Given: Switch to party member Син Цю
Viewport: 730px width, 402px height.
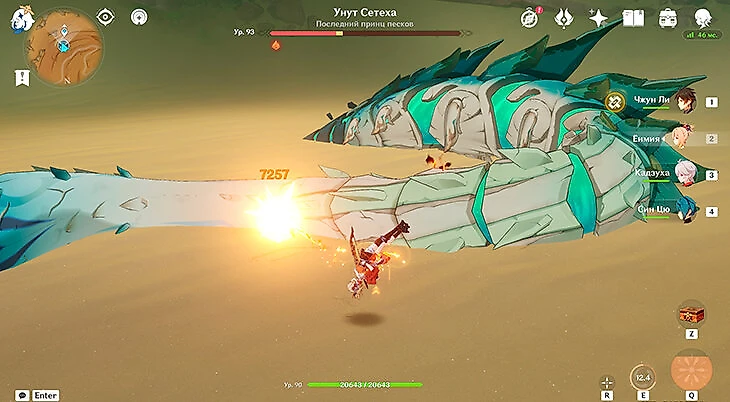Looking at the screenshot, I should (684, 210).
